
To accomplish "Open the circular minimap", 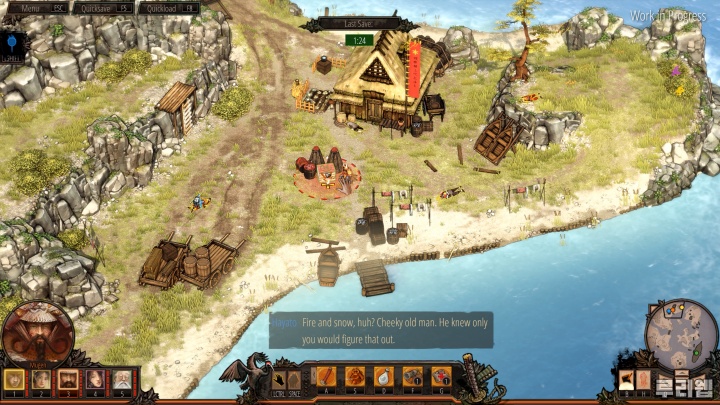I will pos(681,334).
